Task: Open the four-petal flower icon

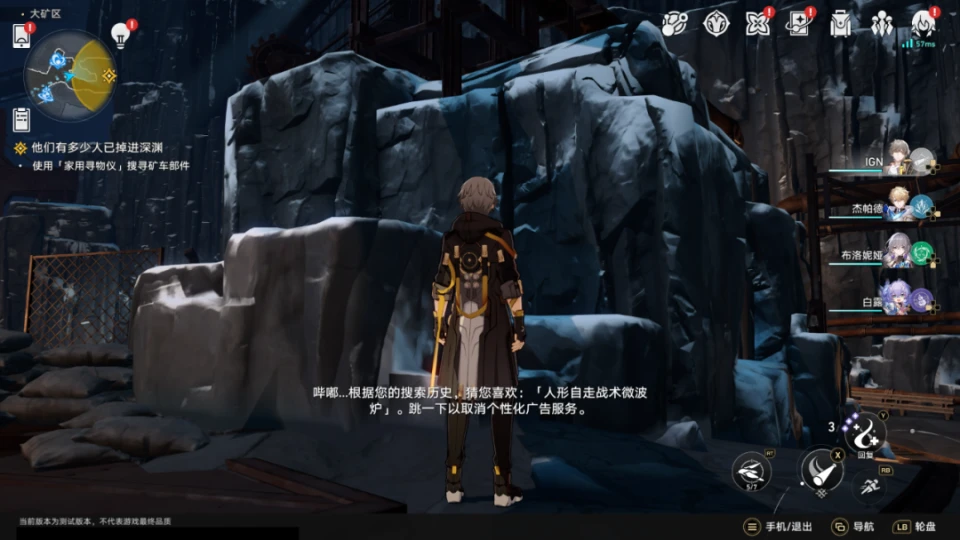Action: coord(757,23)
